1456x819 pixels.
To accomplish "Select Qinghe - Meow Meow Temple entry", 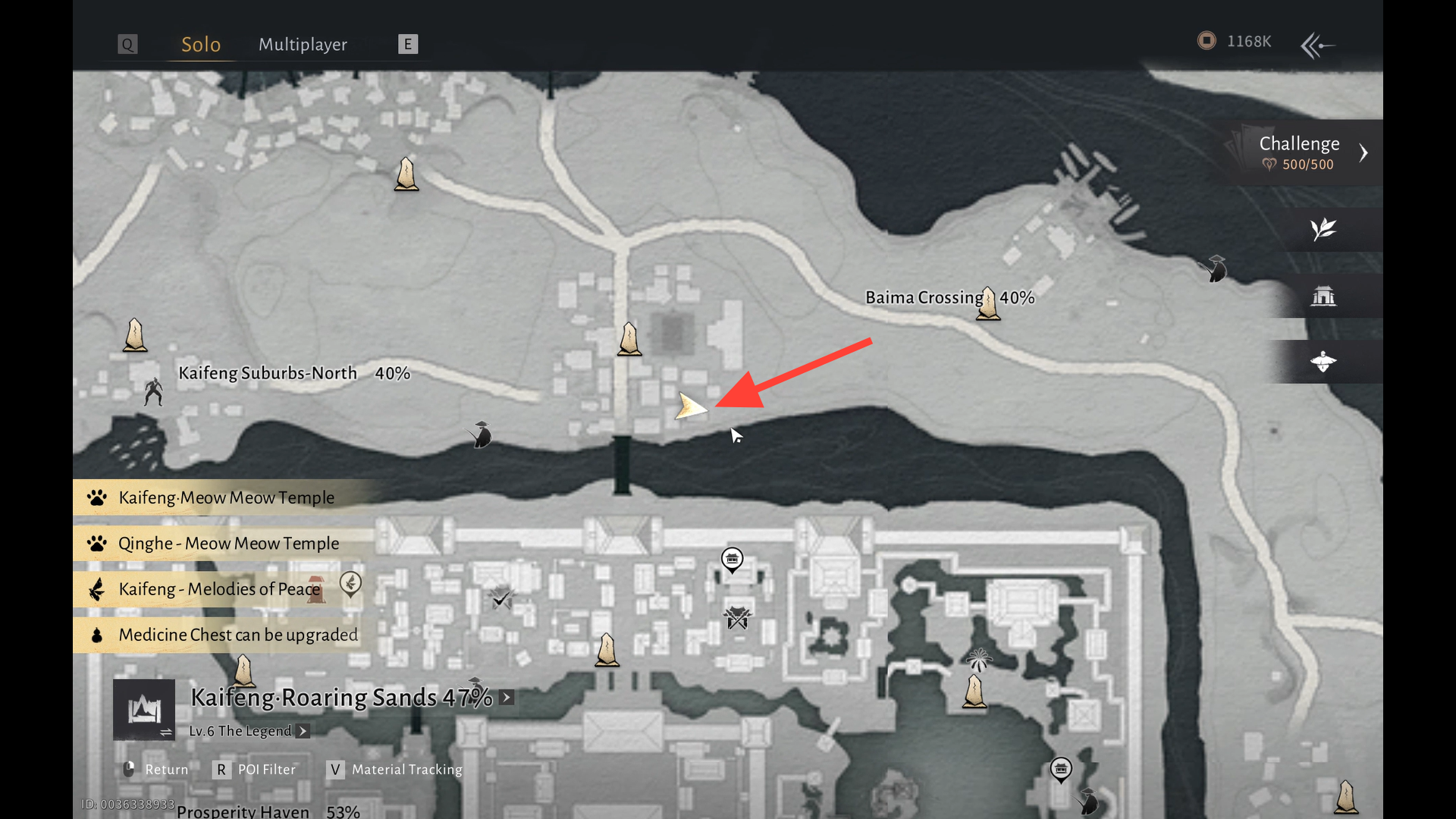I will 228,544.
